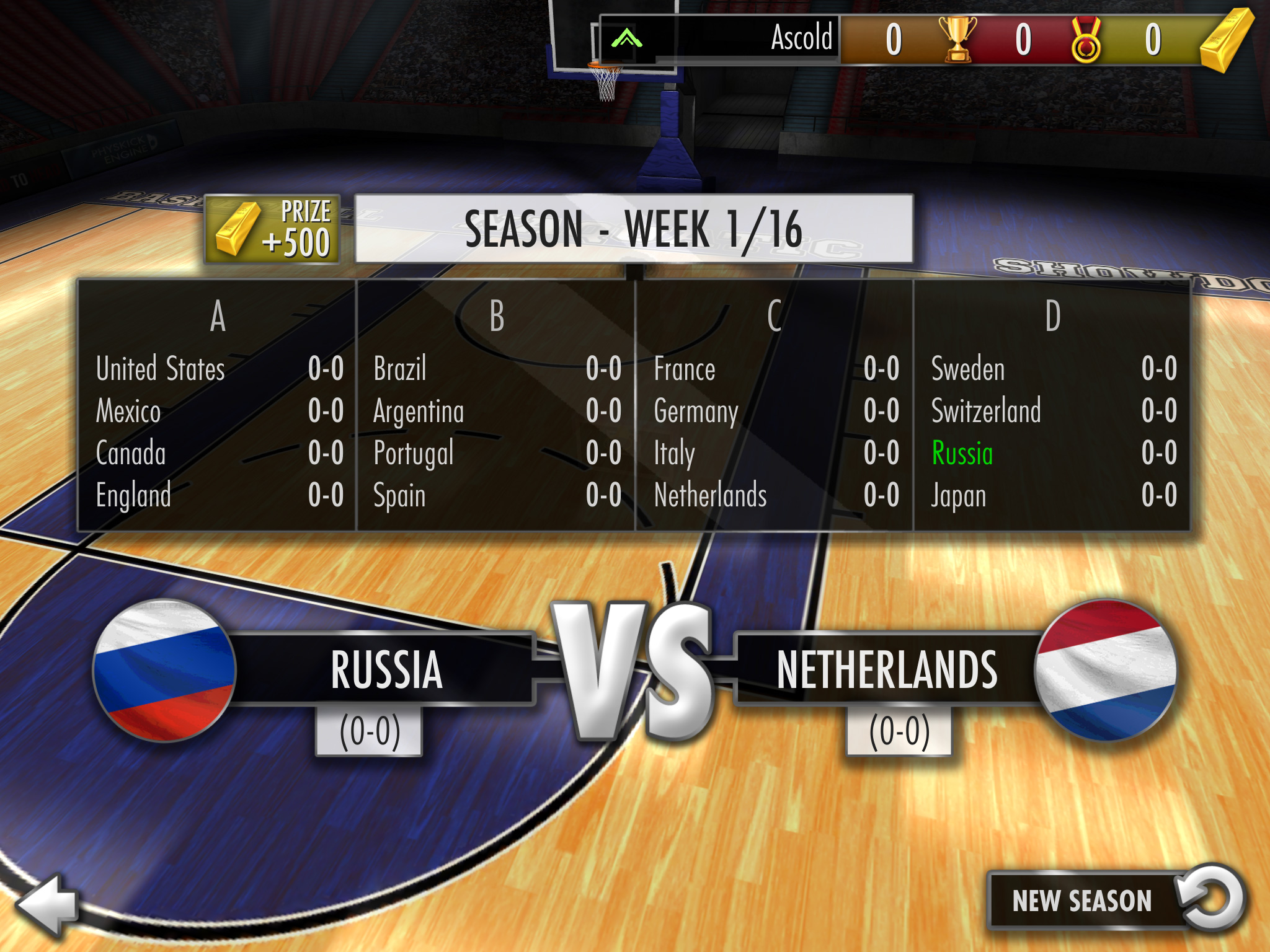Viewport: 1270px width, 952px height.
Task: Select the Russia team flag
Action: 164,670
